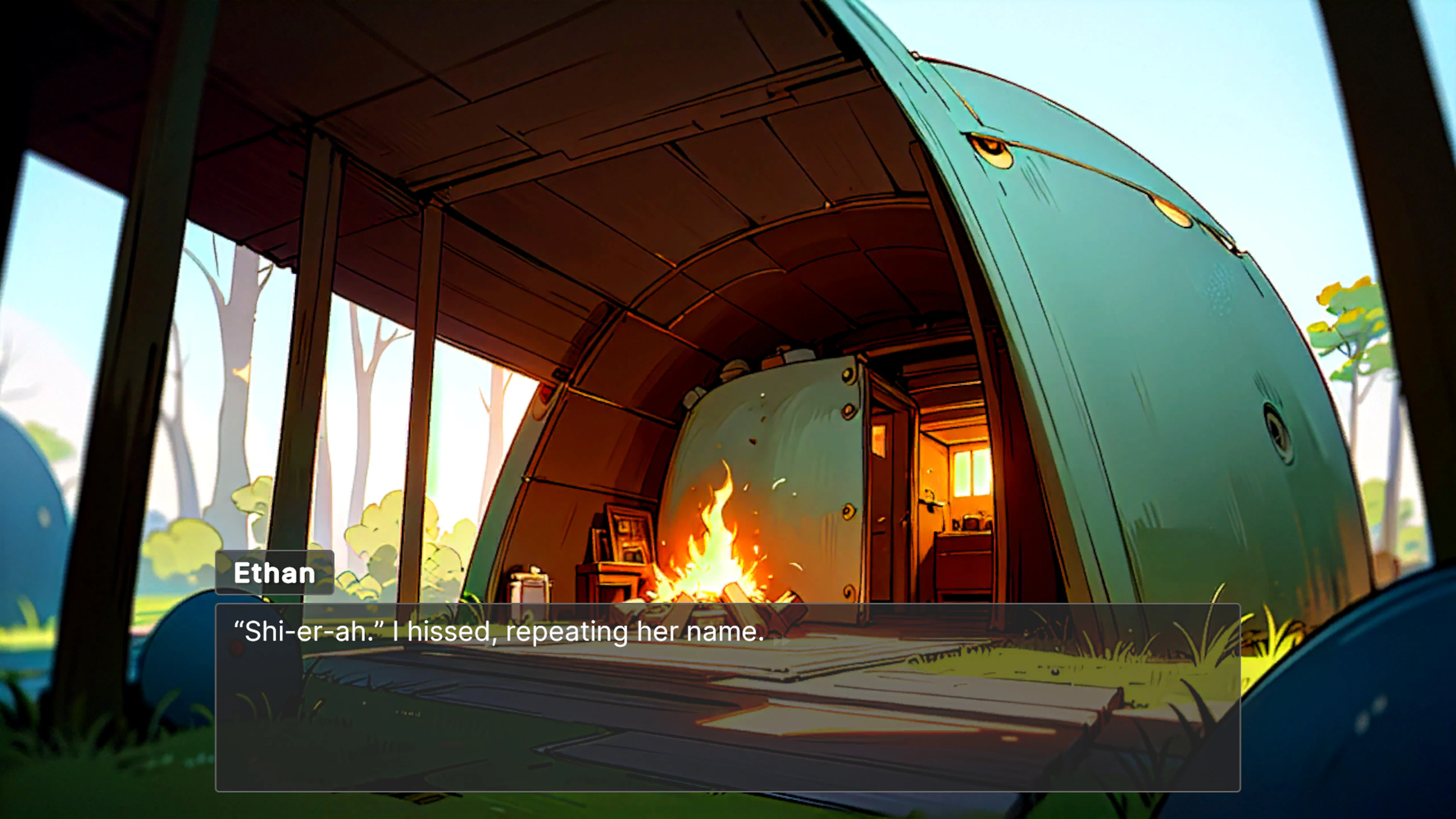This screenshot has width=1456, height=819.
Task: Click the fast-forward arrows indicator
Action: [x=782, y=642]
